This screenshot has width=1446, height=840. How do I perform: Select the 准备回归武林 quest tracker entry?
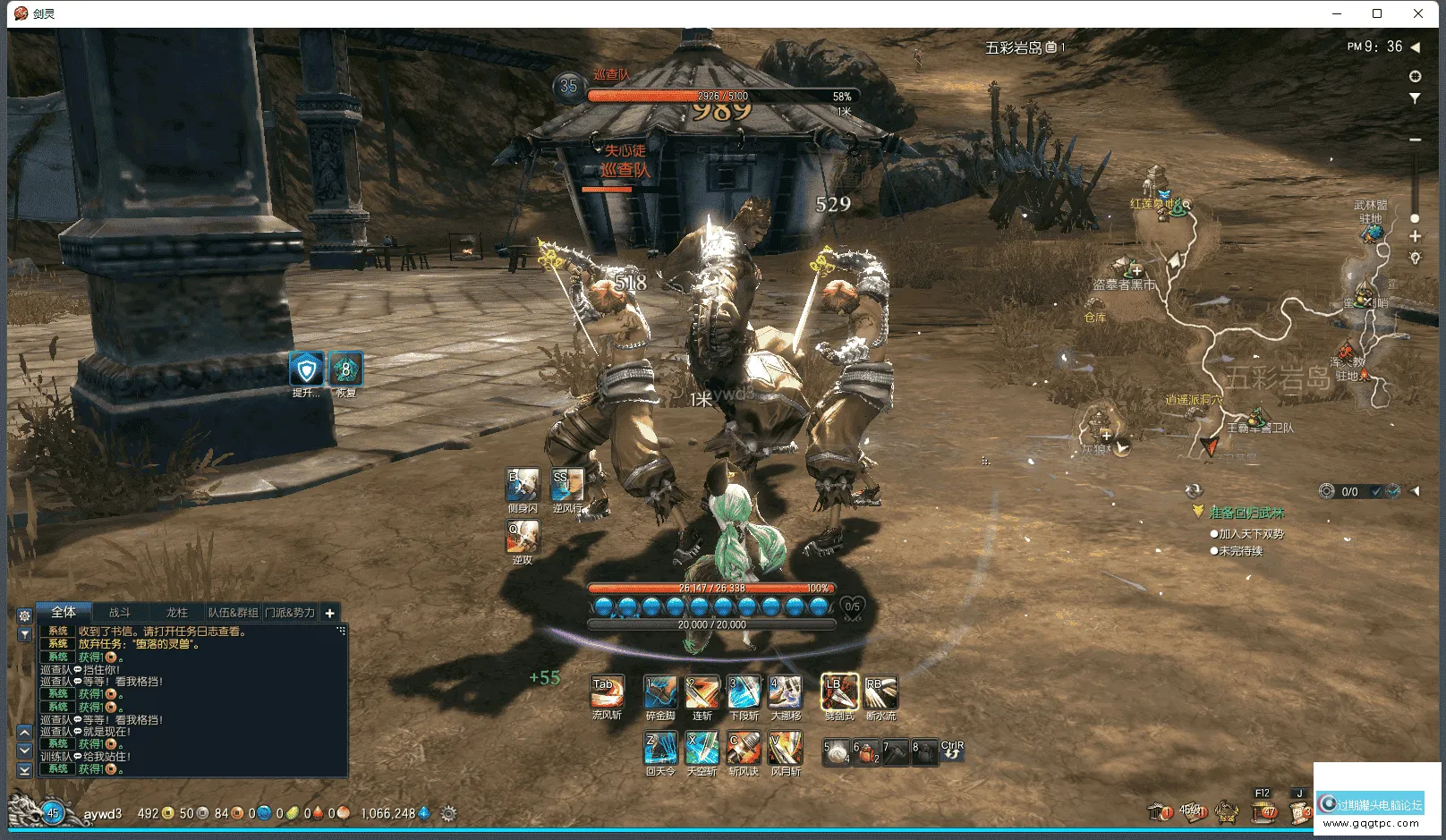coord(1246,513)
